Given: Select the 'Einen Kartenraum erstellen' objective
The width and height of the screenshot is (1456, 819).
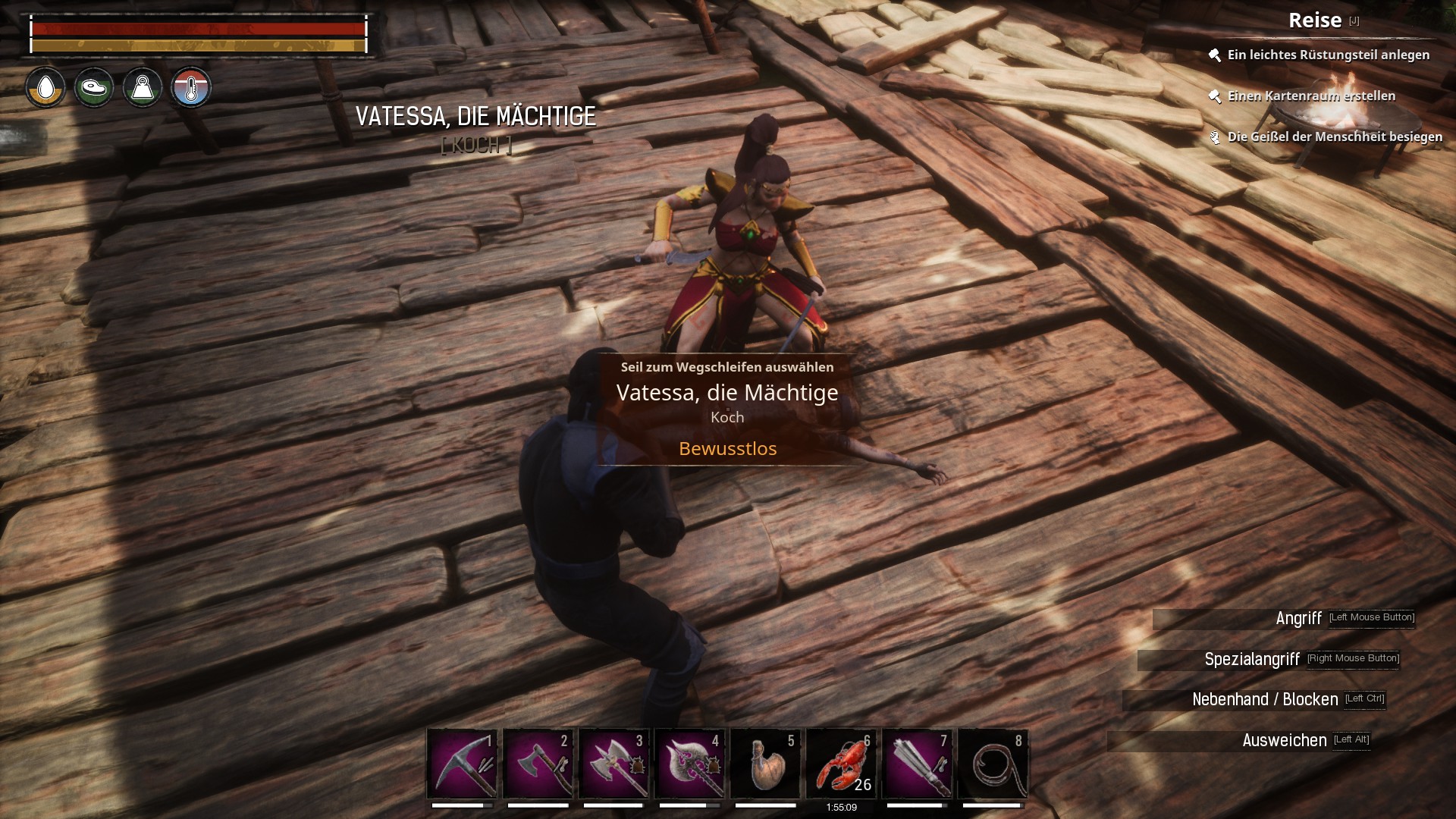Looking at the screenshot, I should click(x=1311, y=96).
